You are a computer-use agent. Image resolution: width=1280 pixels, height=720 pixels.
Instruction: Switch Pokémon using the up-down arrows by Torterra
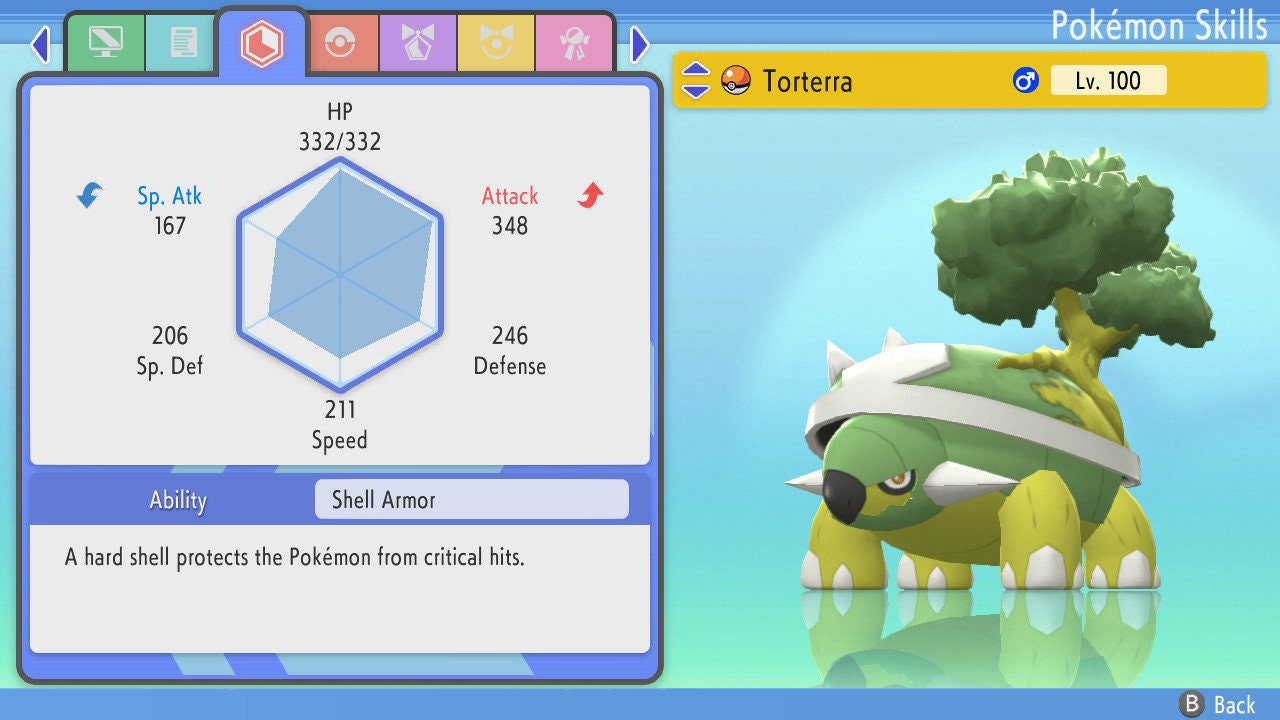click(696, 80)
